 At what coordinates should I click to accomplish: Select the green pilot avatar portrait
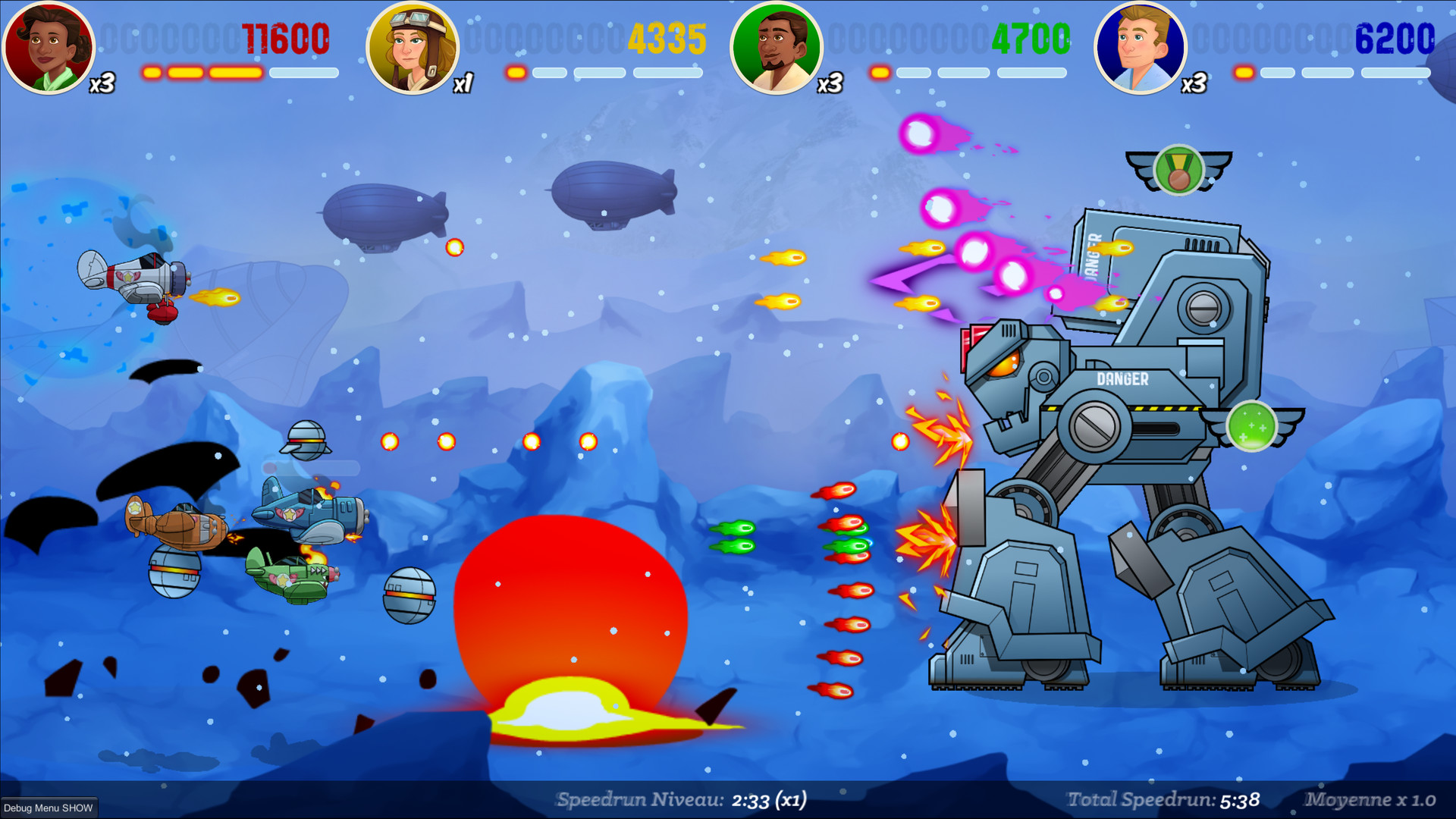click(777, 47)
